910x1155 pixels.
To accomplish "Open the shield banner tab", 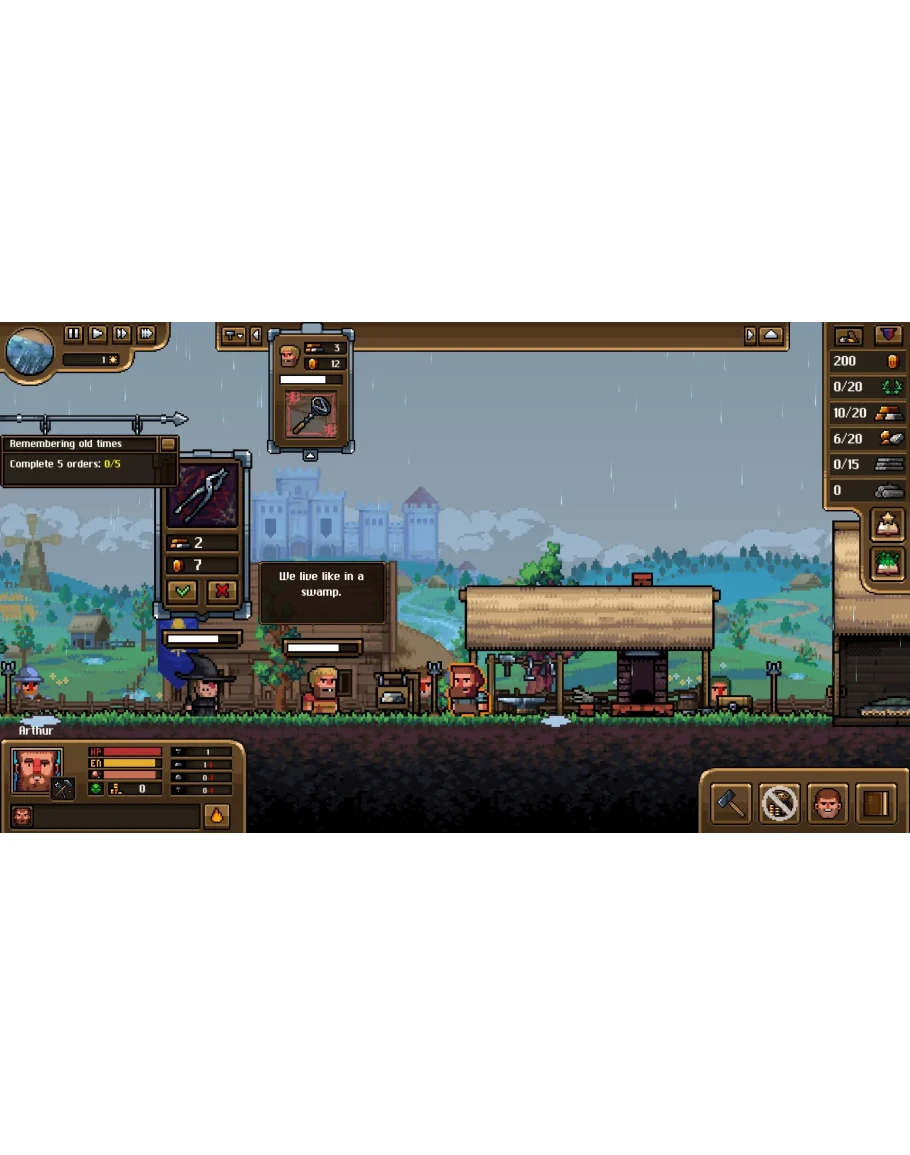I will pos(888,336).
